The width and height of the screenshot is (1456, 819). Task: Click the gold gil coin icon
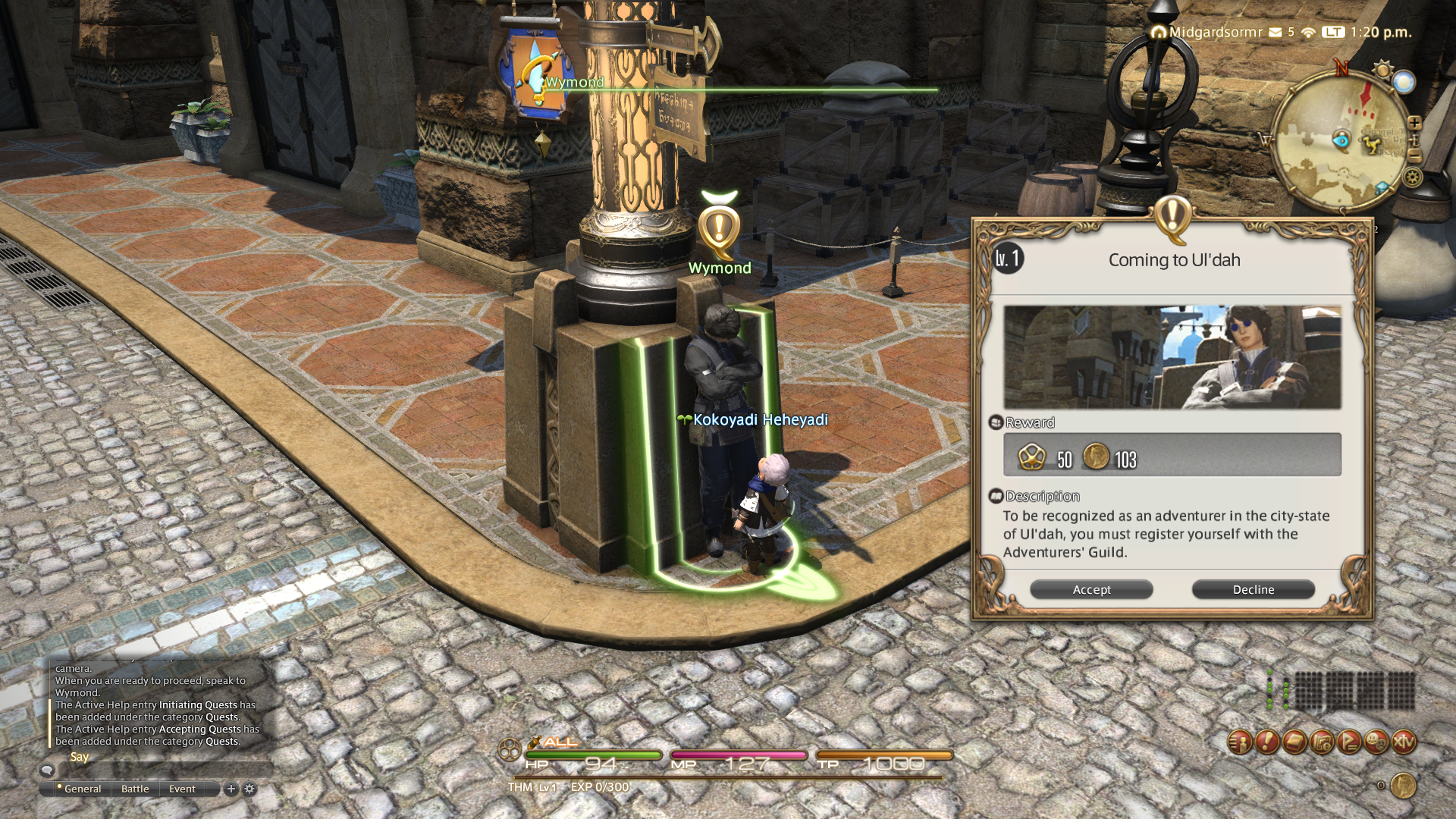1403,786
